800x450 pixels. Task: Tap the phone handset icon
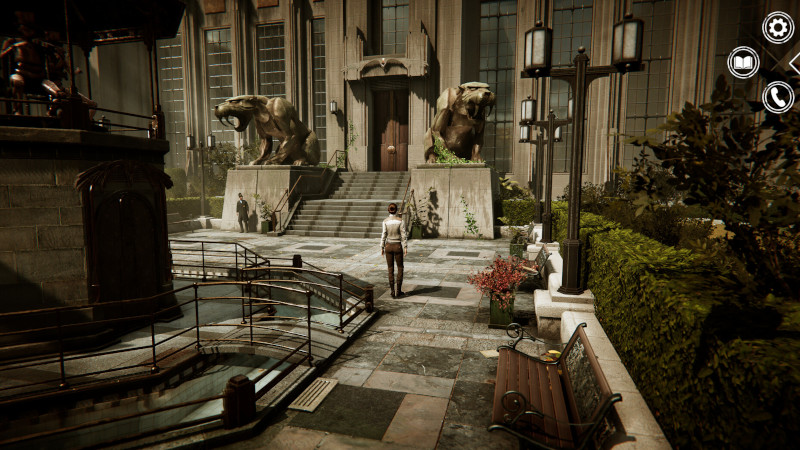tap(777, 97)
